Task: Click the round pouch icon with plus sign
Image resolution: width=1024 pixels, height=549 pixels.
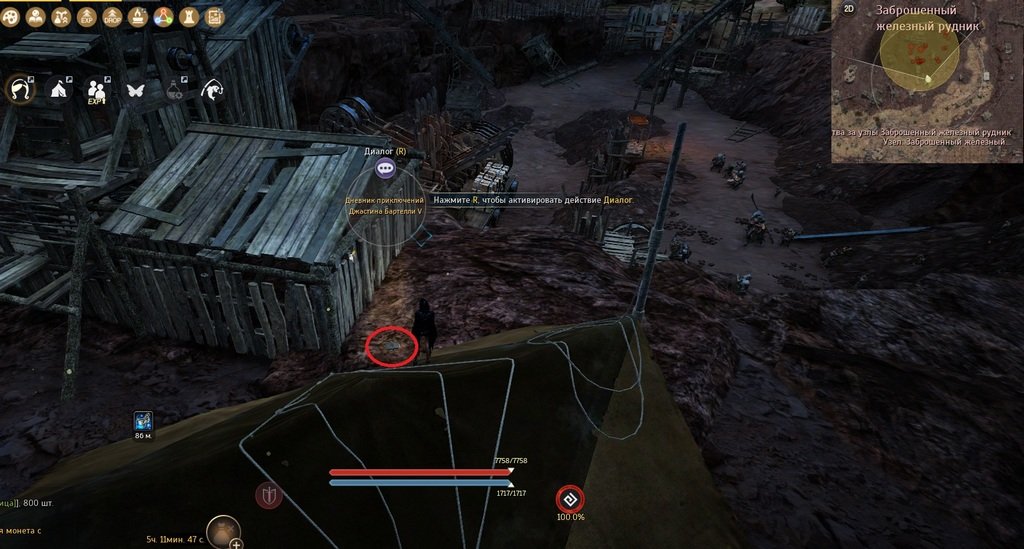Action: click(x=224, y=532)
